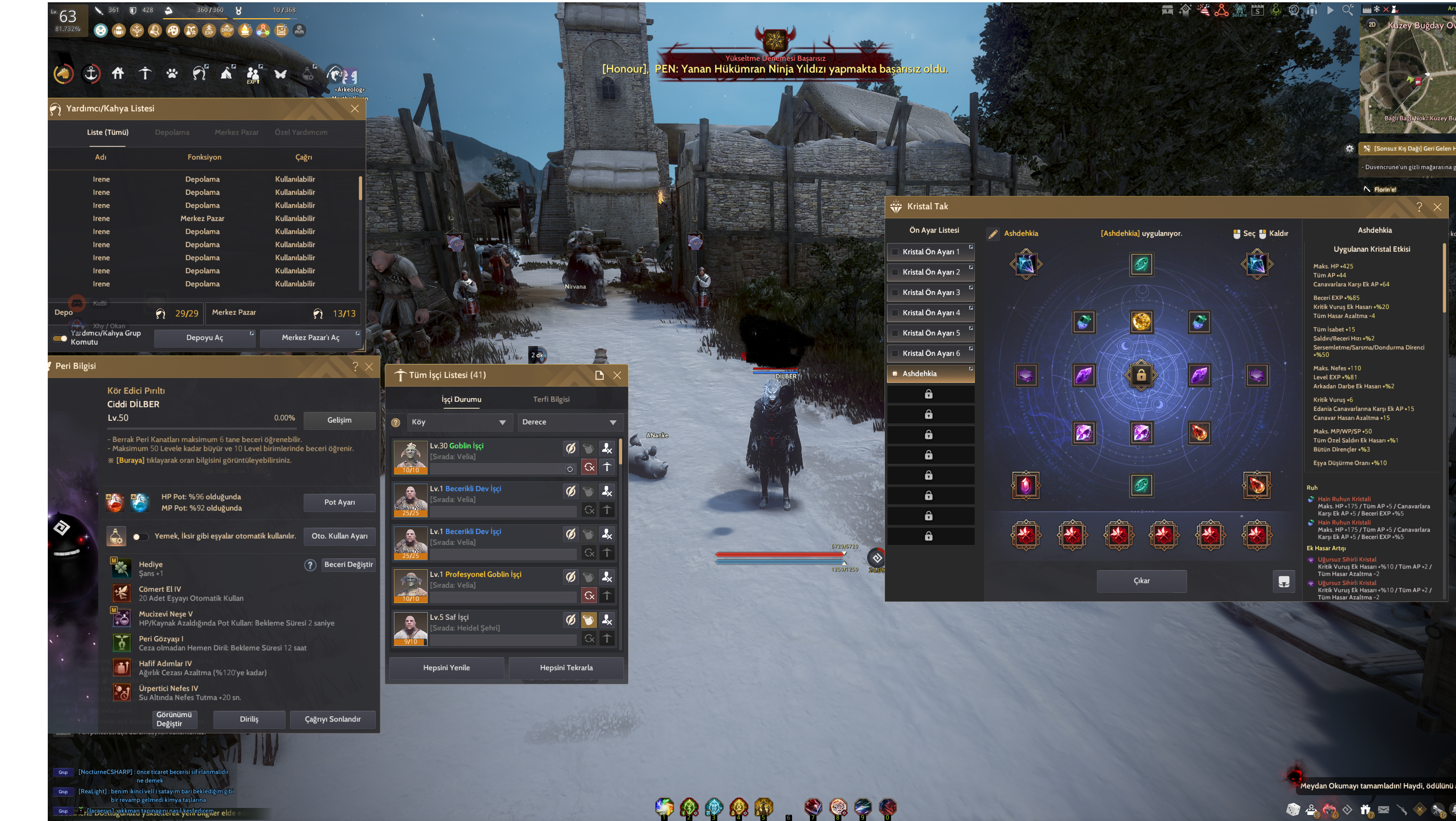
Task: Click the Çıkar button in Kristal Tak
Action: pyautogui.click(x=1141, y=581)
